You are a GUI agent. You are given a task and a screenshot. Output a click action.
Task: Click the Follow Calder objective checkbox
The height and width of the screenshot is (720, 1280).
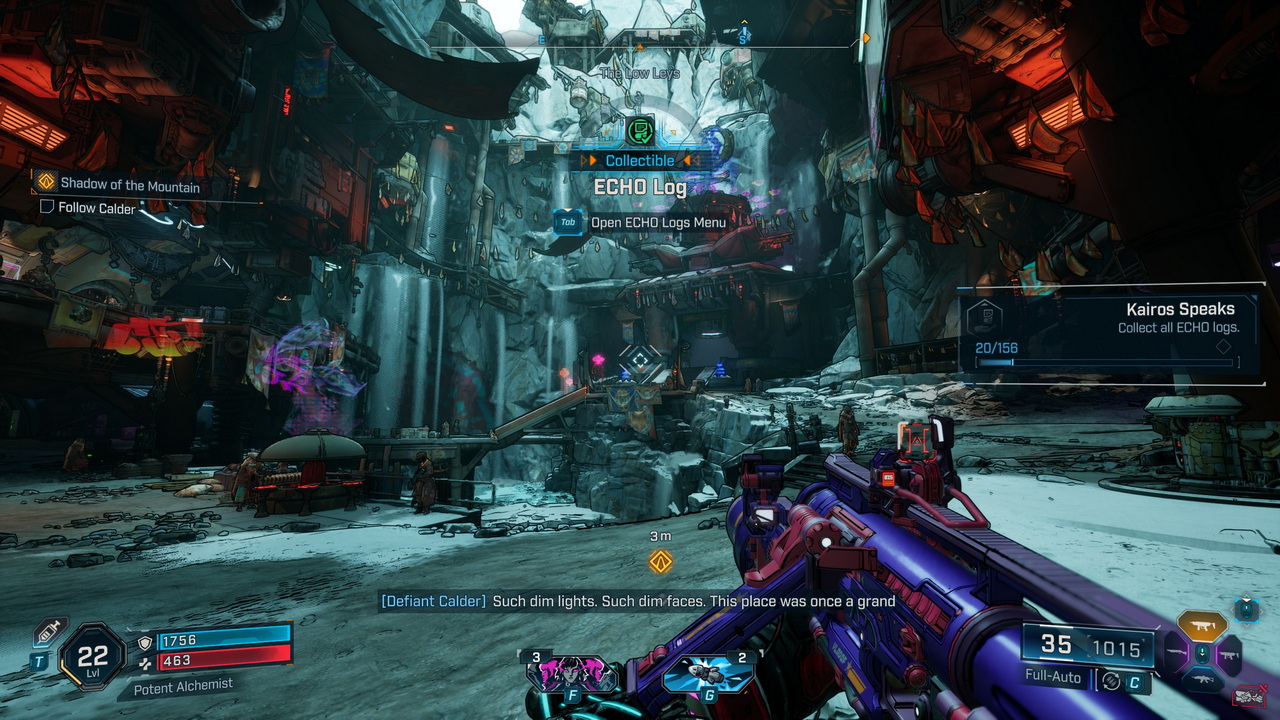click(x=46, y=207)
